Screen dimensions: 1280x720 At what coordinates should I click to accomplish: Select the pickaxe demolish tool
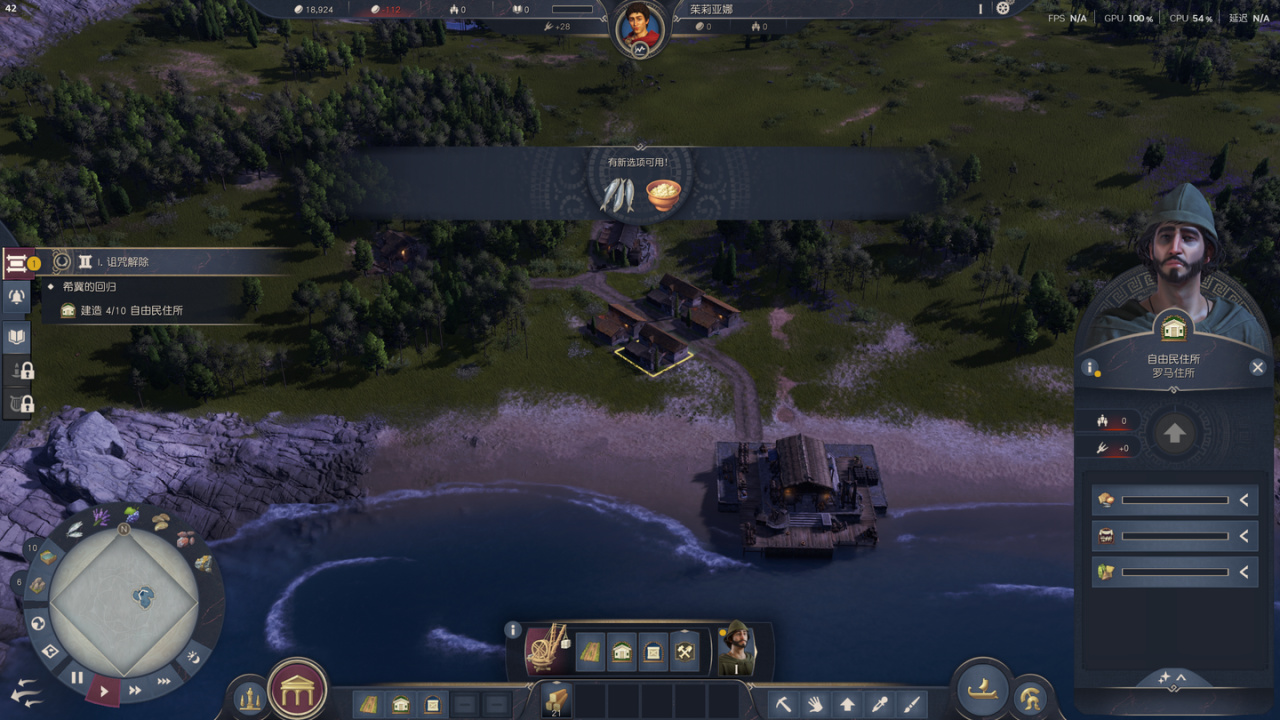click(x=784, y=704)
